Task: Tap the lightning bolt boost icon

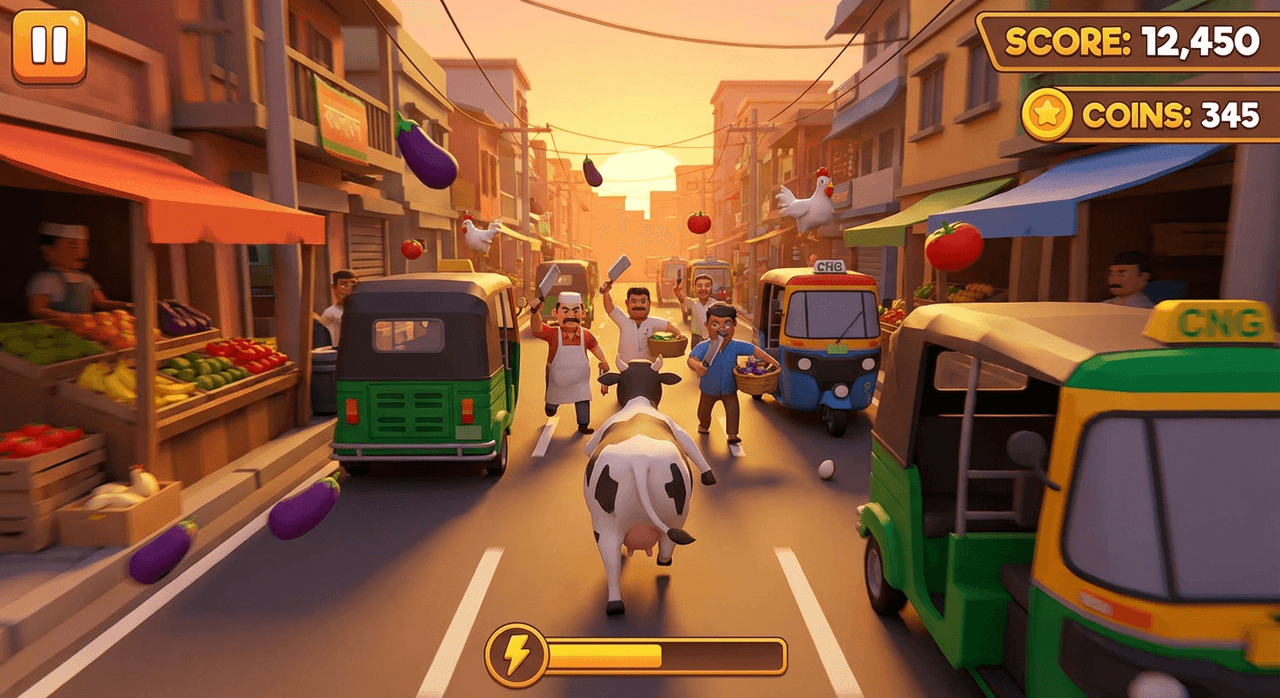Action: 516,655
